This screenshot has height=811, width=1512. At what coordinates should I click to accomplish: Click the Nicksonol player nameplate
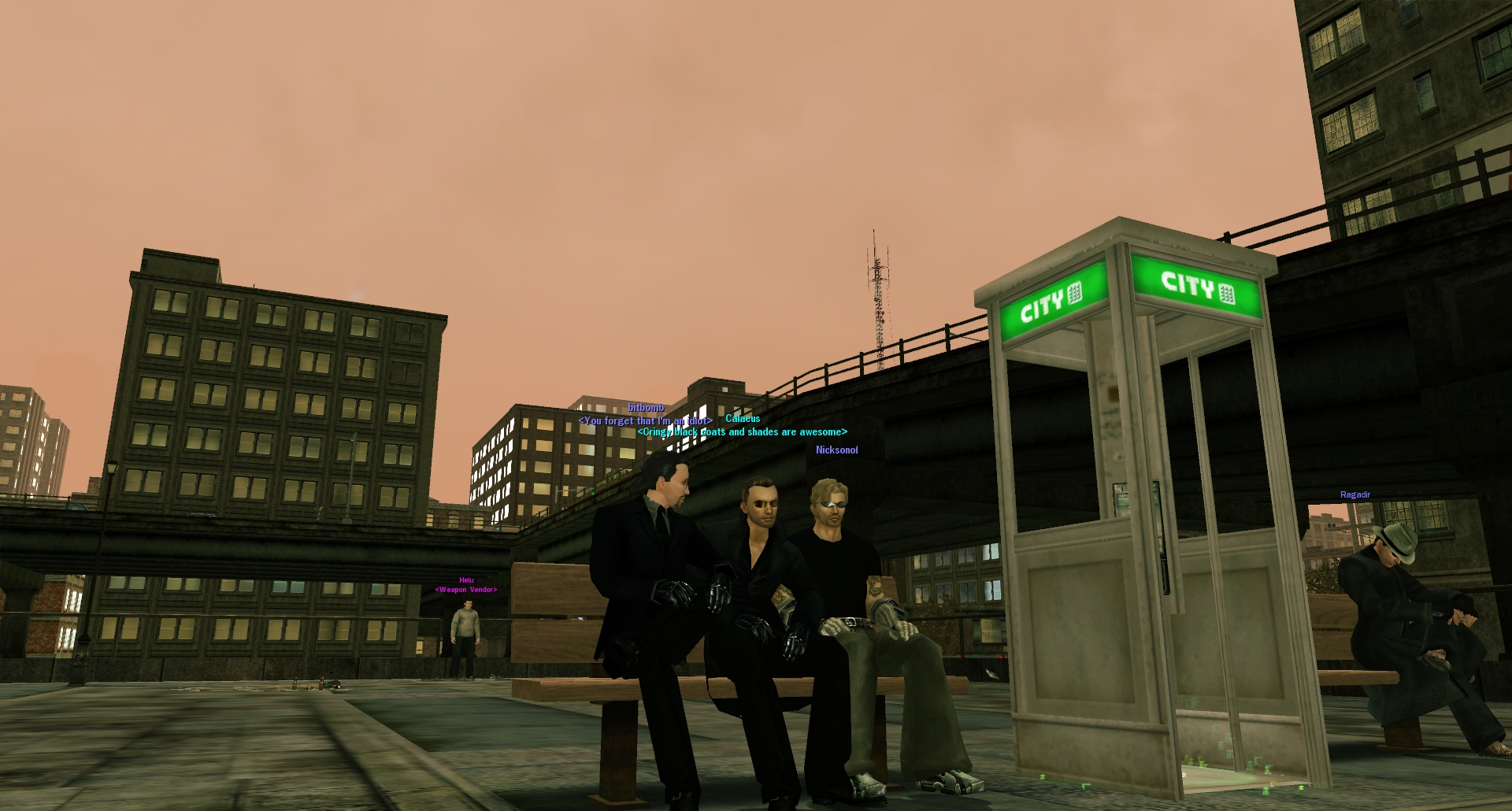pyautogui.click(x=836, y=450)
